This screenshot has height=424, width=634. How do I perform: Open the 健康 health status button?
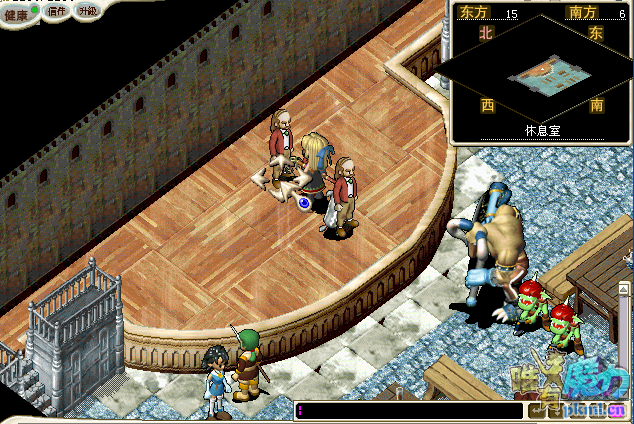(x=17, y=13)
